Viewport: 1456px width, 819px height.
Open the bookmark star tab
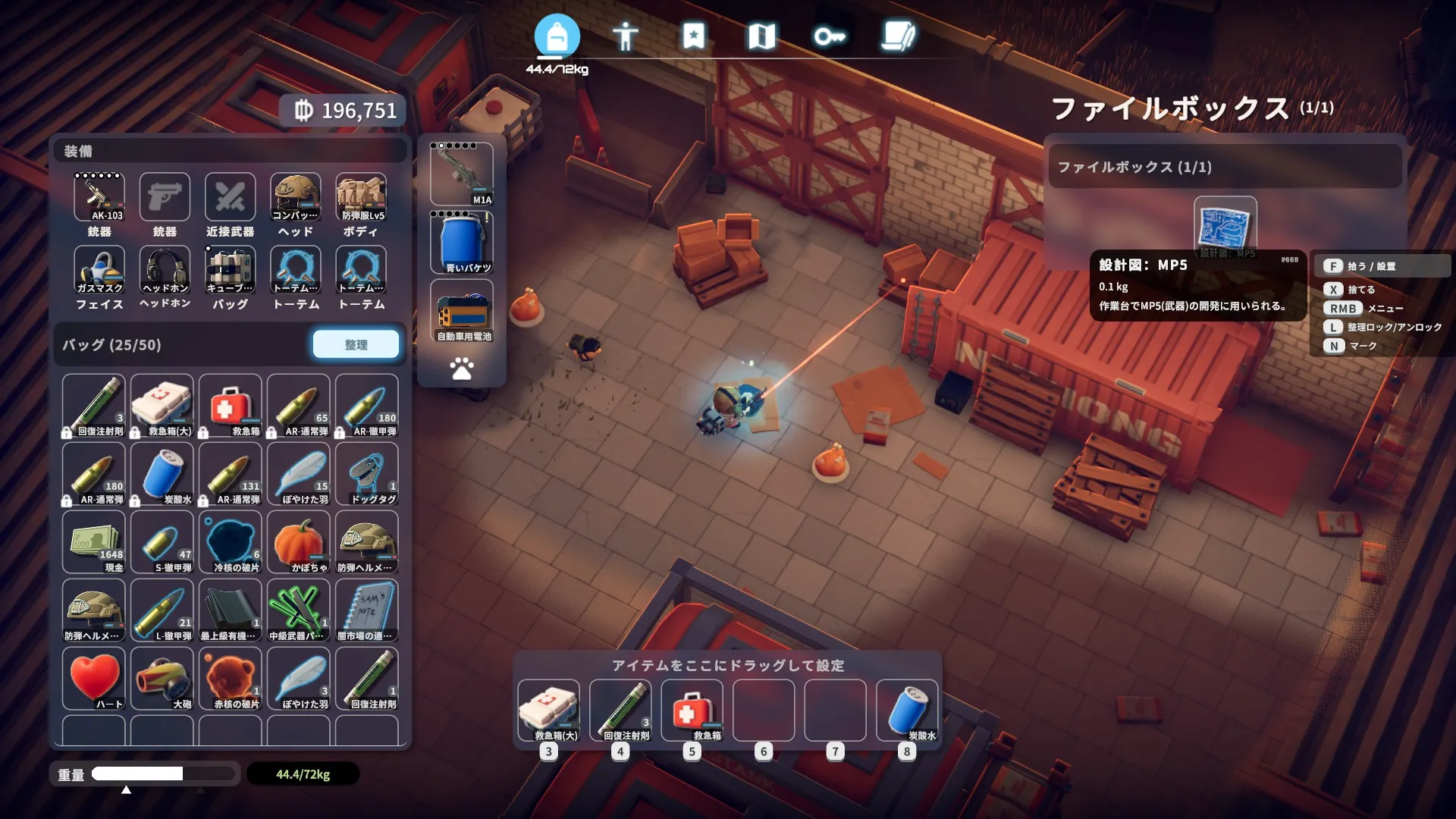(x=693, y=36)
